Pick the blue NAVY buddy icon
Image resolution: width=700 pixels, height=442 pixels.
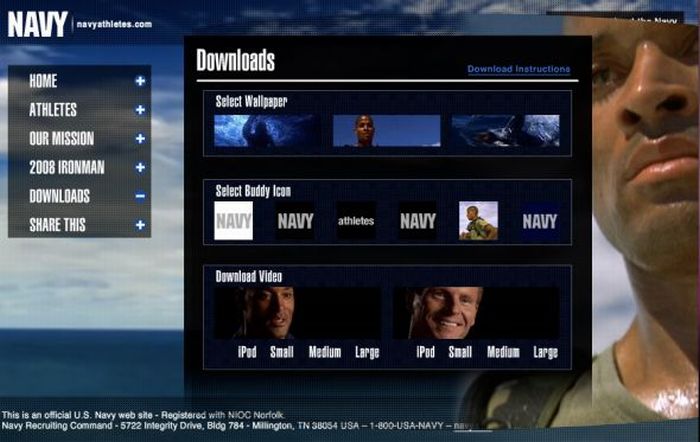click(540, 221)
